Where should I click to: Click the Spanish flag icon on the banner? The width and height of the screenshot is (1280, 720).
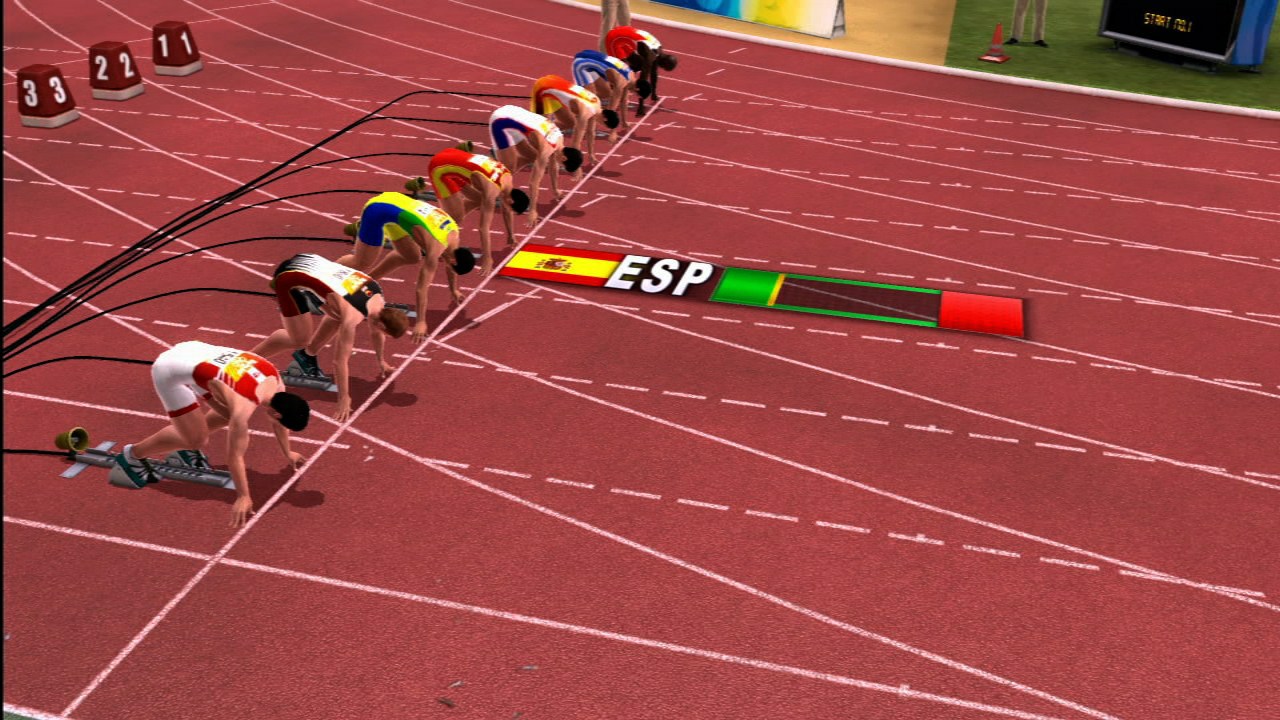(567, 266)
